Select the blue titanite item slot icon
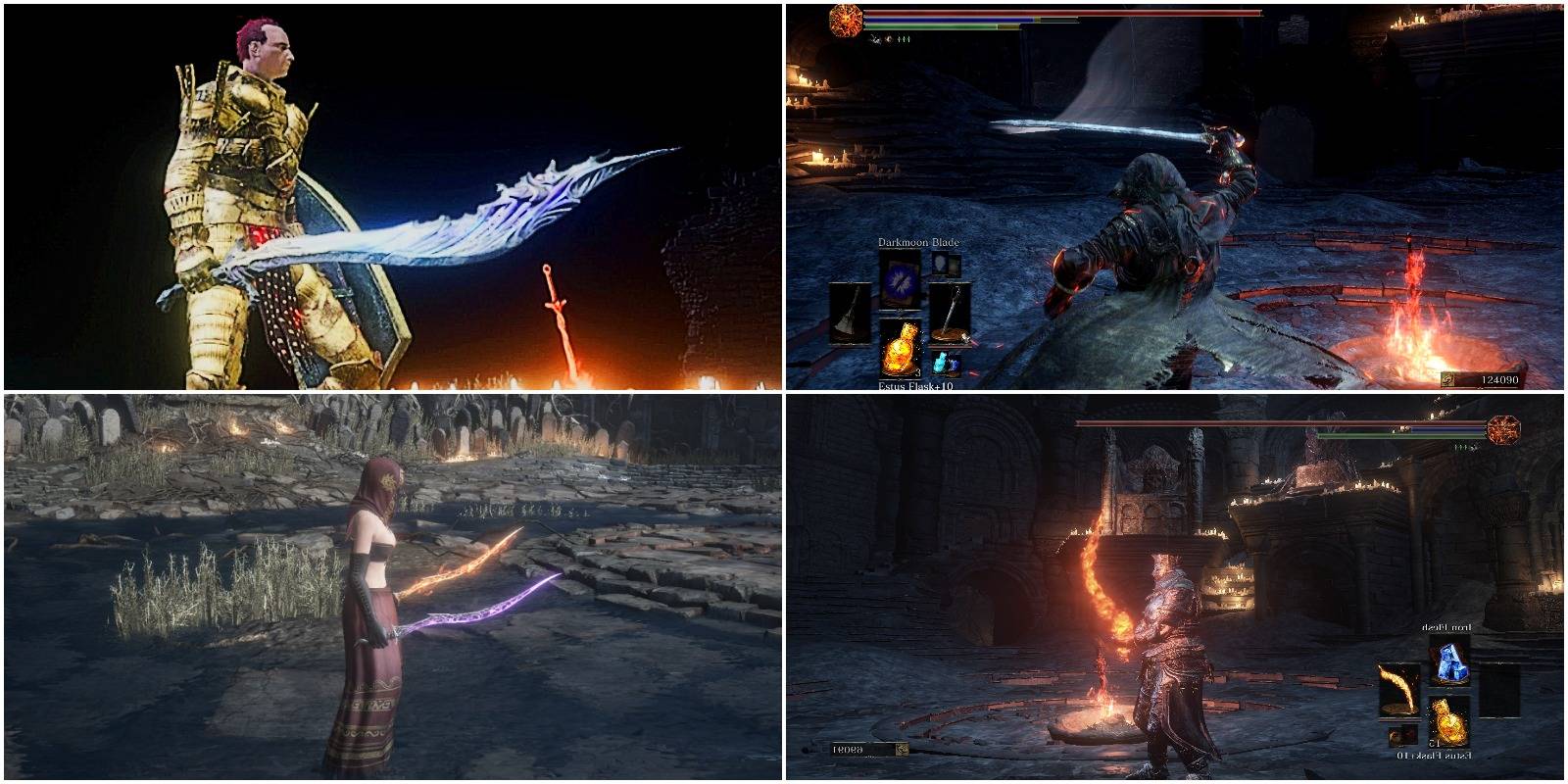The image size is (1568, 784). (x=1451, y=662)
